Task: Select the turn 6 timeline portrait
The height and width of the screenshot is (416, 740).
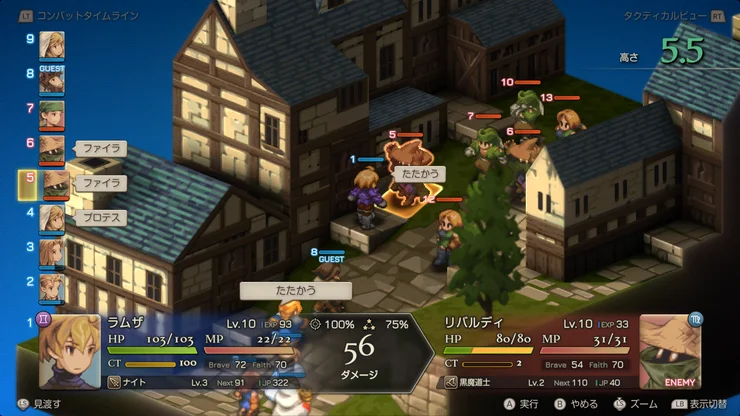Action: point(52,149)
